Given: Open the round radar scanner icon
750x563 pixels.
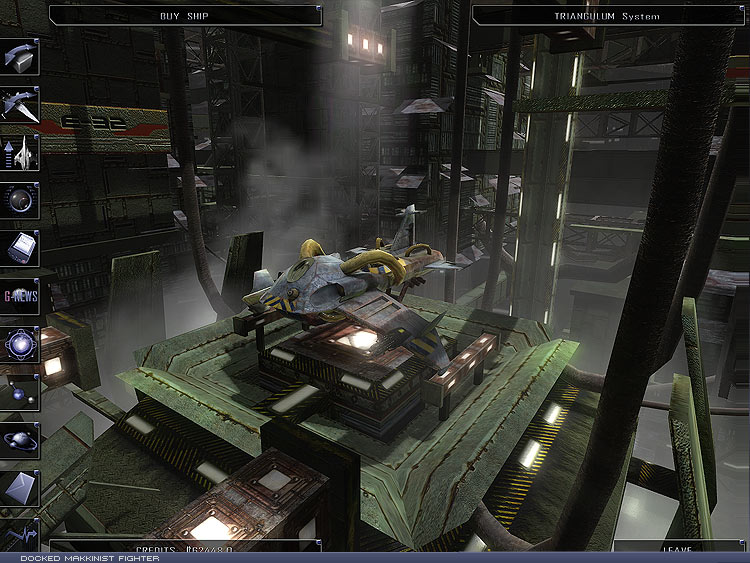Looking at the screenshot, I should (19, 200).
